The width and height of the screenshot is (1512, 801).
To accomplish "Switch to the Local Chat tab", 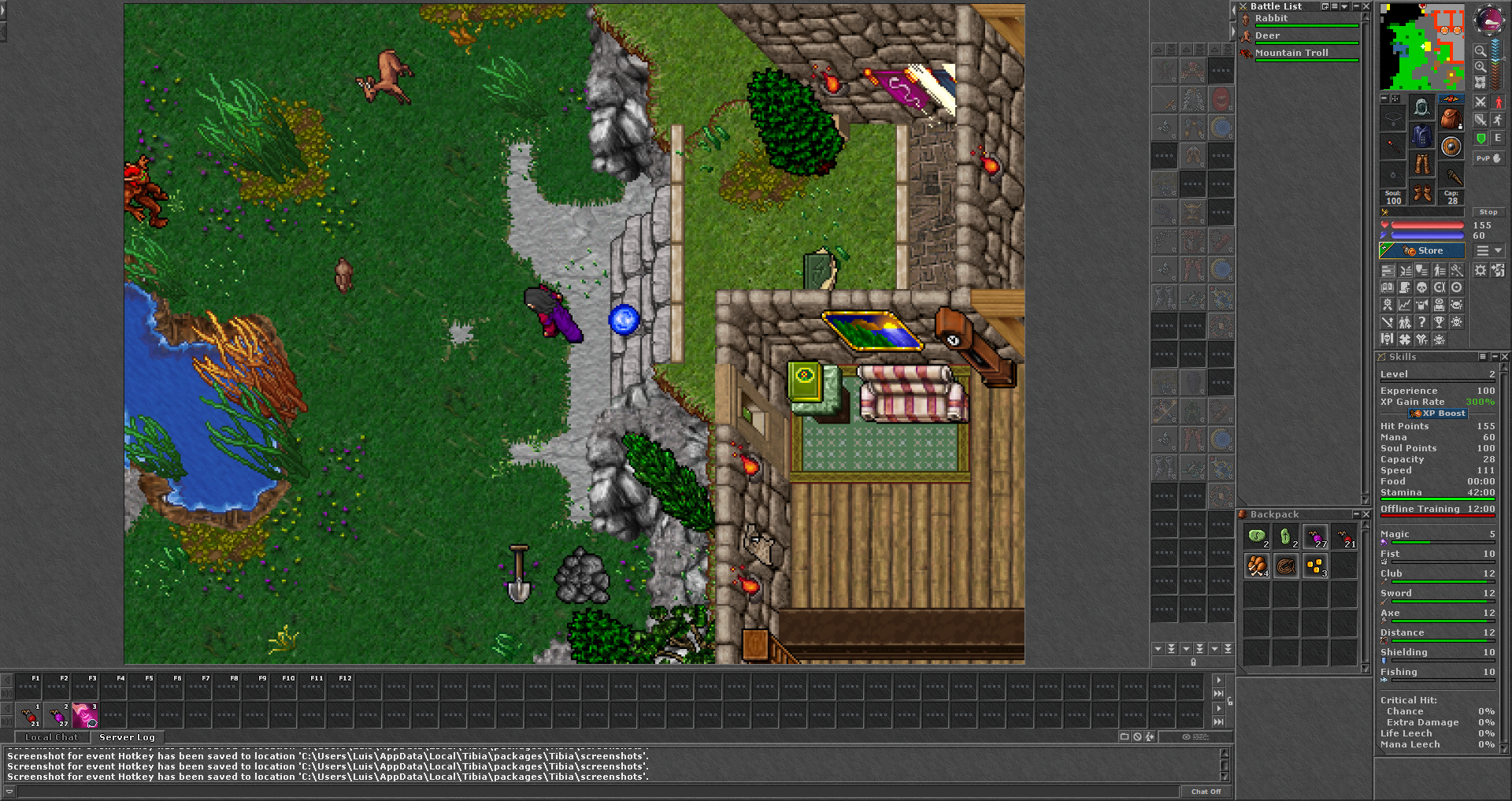I will 51,737.
